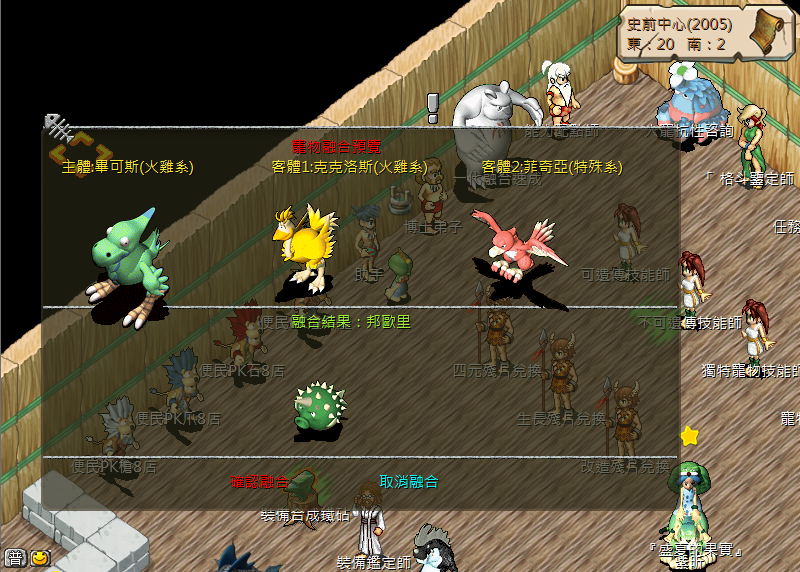The width and height of the screenshot is (800, 572).
Task: Confirm the pet fusion (確認融合)
Action: coord(260,482)
